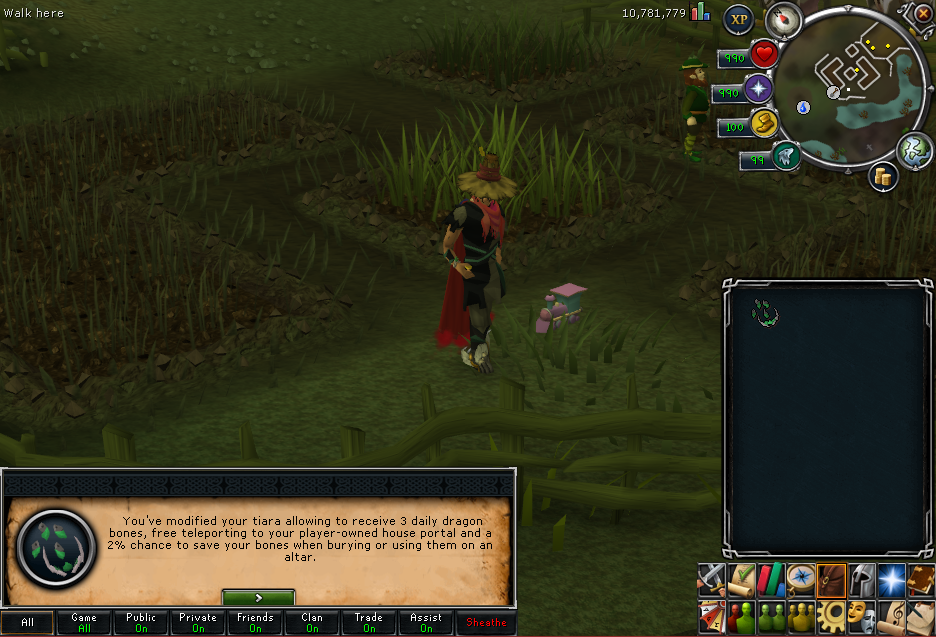Toggle the Clan chat filter
Screen dimensions: 936x637
click(x=312, y=622)
